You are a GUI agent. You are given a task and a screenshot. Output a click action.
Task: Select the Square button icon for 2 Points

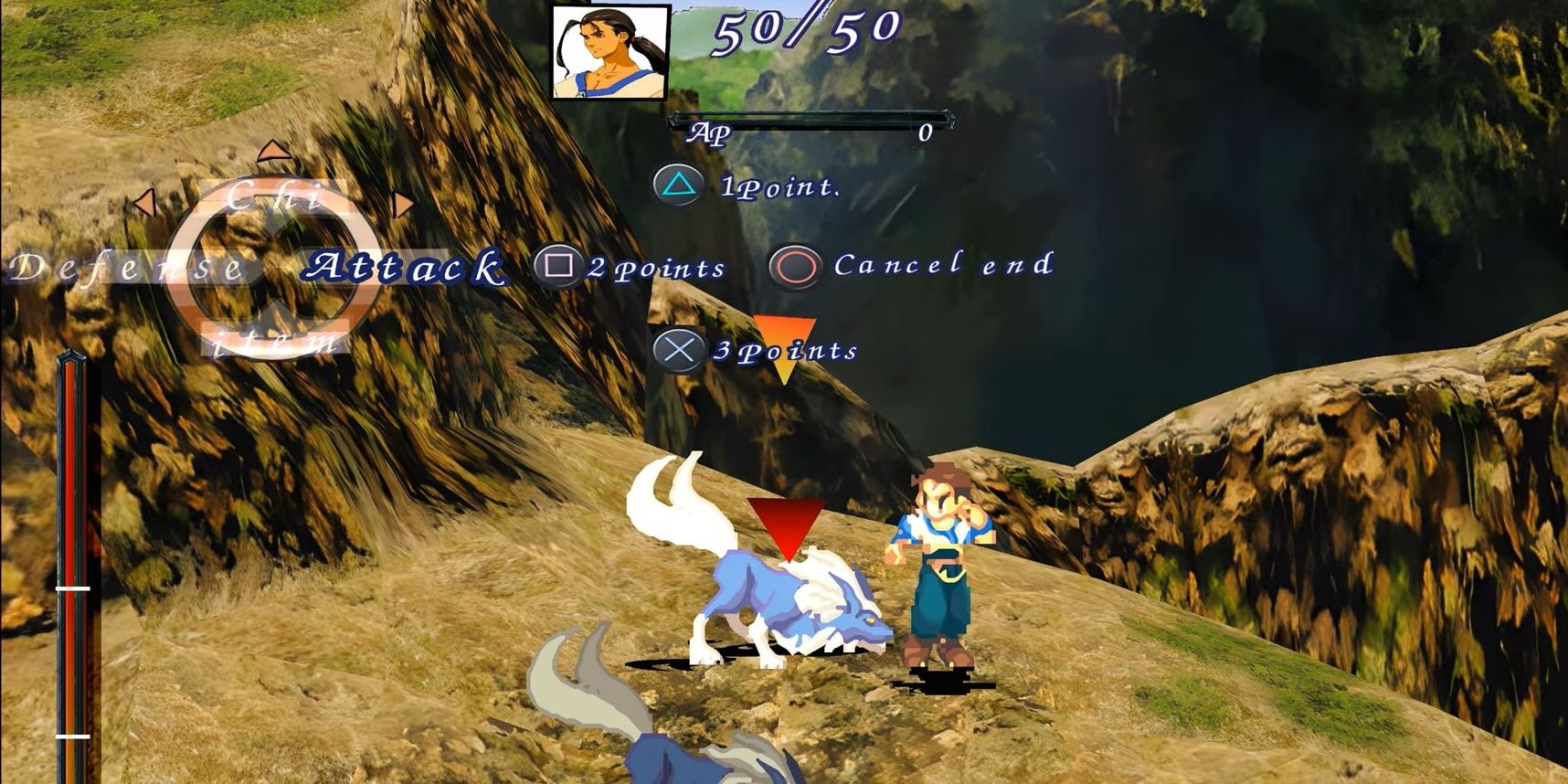(558, 266)
